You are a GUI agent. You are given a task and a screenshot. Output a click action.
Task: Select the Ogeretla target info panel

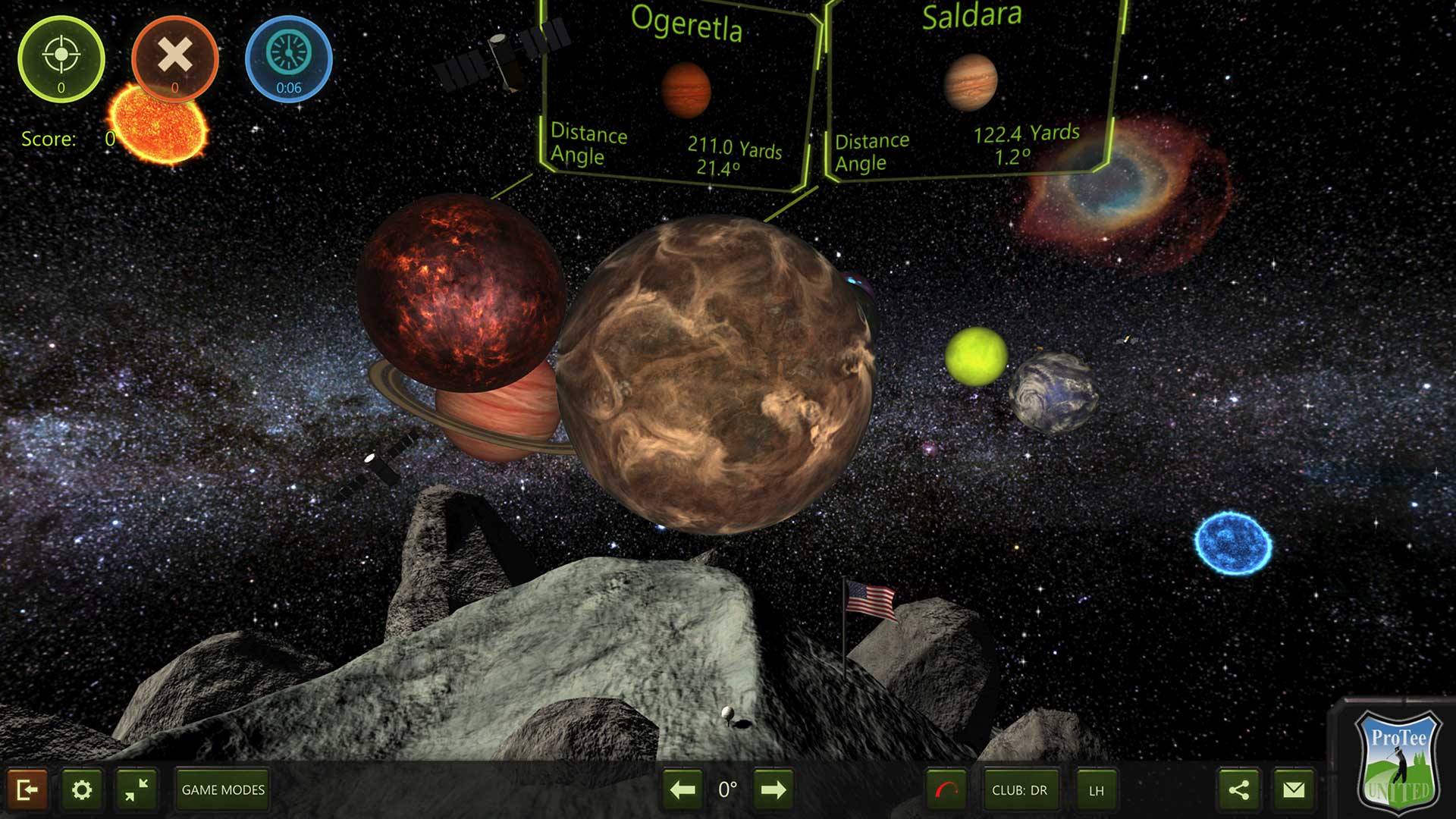[679, 95]
